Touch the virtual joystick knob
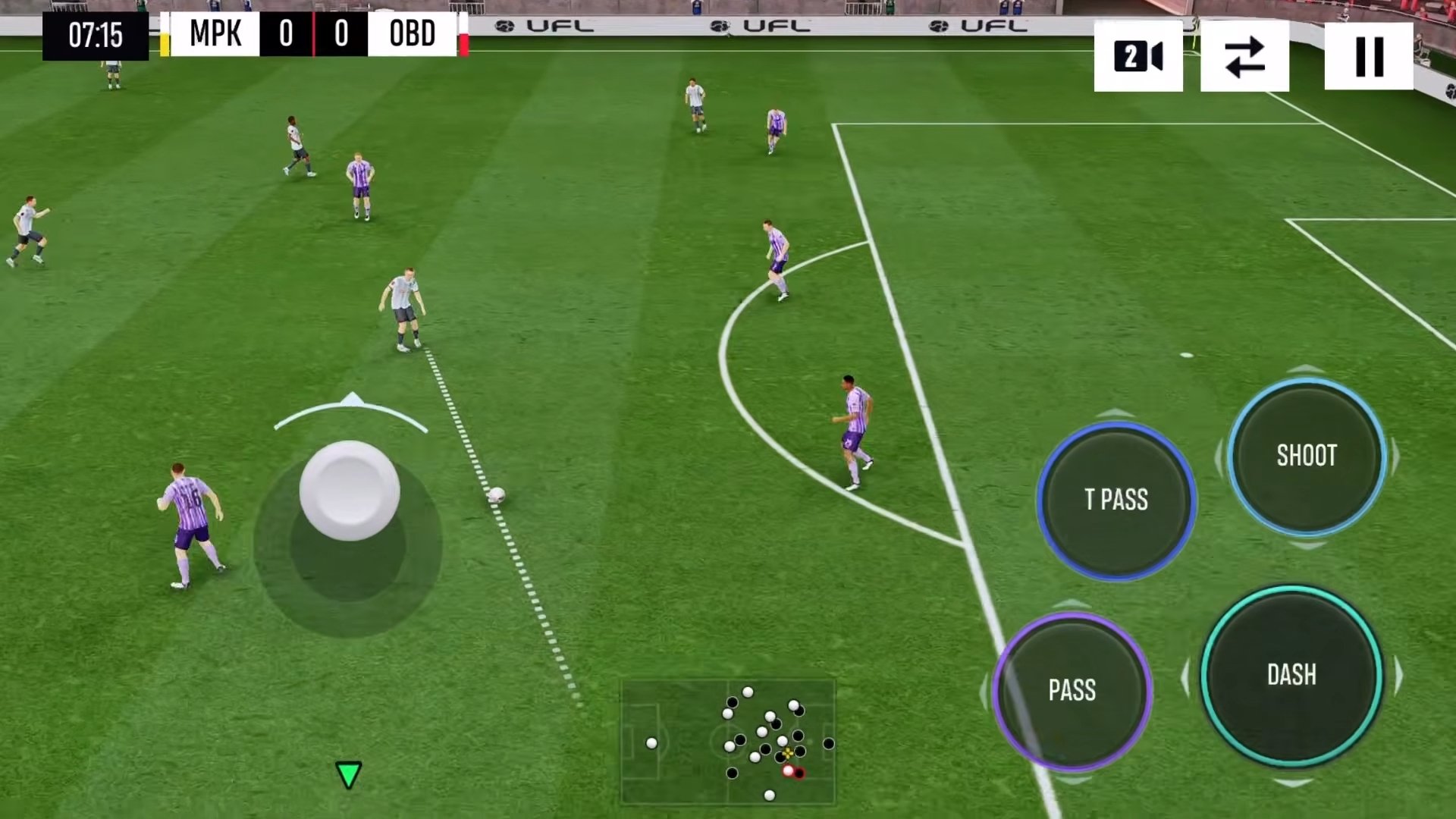The image size is (1456, 819). point(350,491)
